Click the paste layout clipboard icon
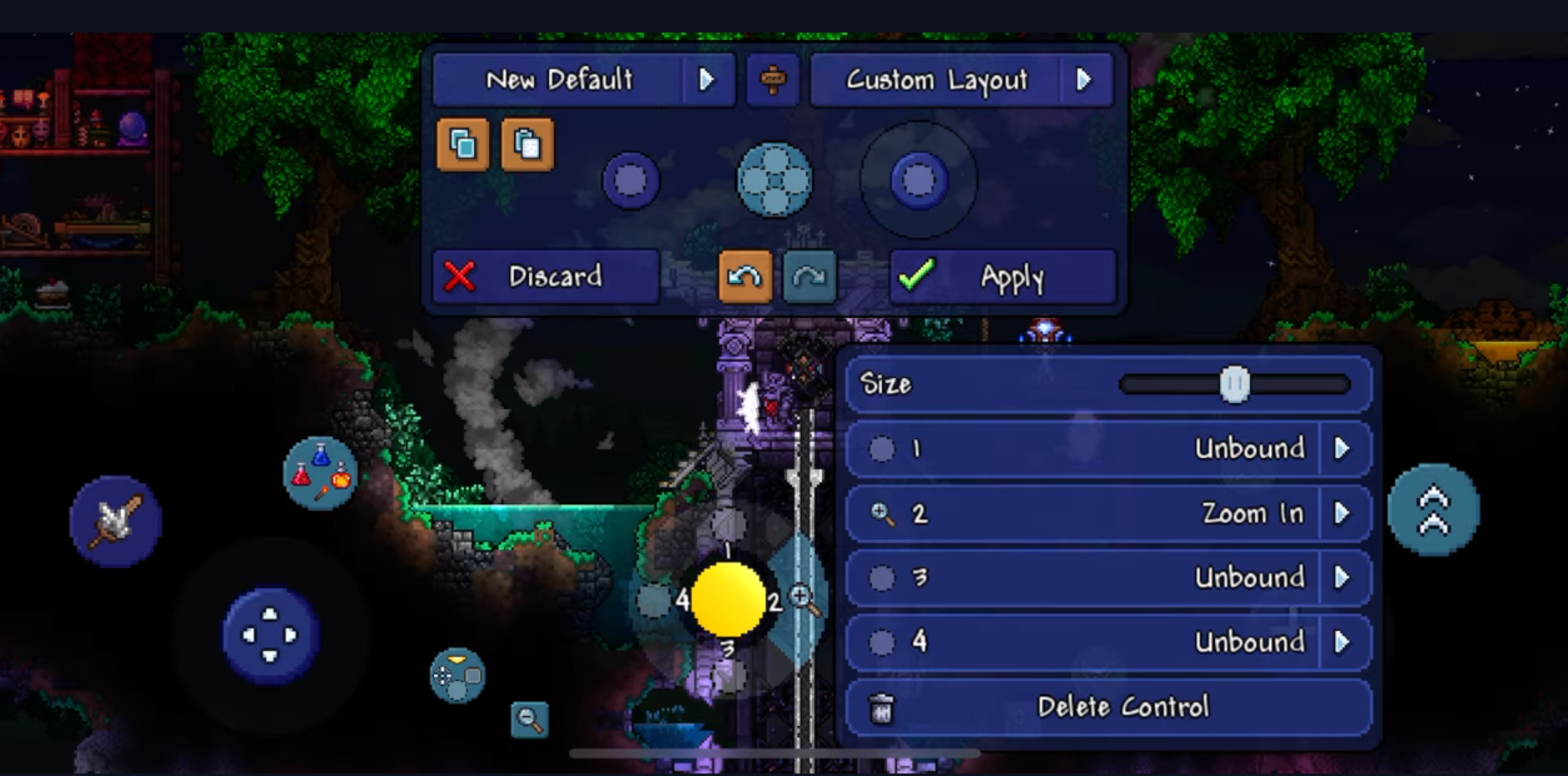The width and height of the screenshot is (1568, 776). click(527, 145)
